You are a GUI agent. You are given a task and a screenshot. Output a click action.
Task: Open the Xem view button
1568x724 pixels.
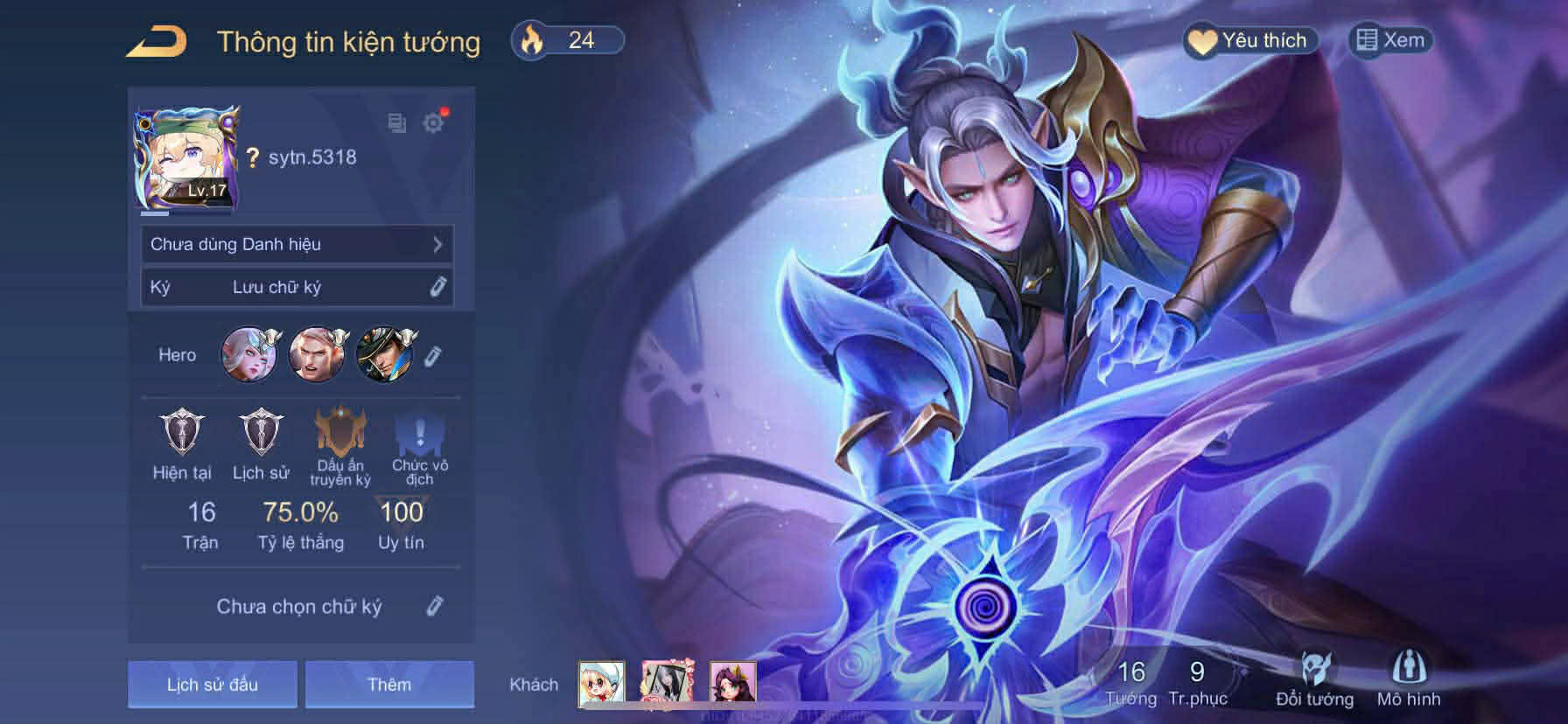point(1390,40)
